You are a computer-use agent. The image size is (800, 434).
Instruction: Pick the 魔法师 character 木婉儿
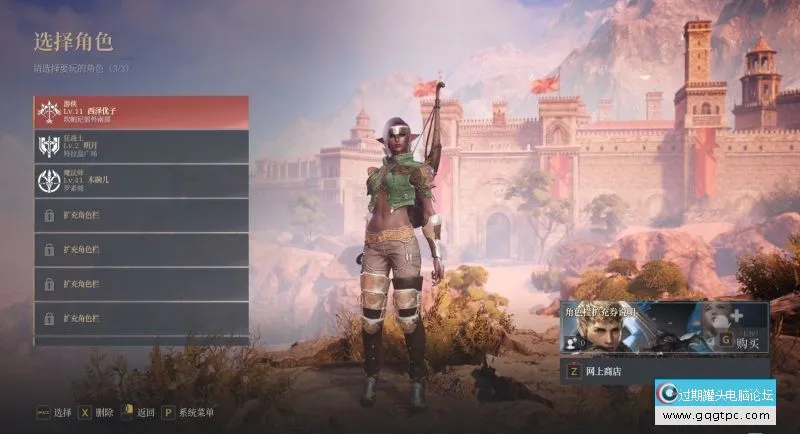[x=140, y=181]
